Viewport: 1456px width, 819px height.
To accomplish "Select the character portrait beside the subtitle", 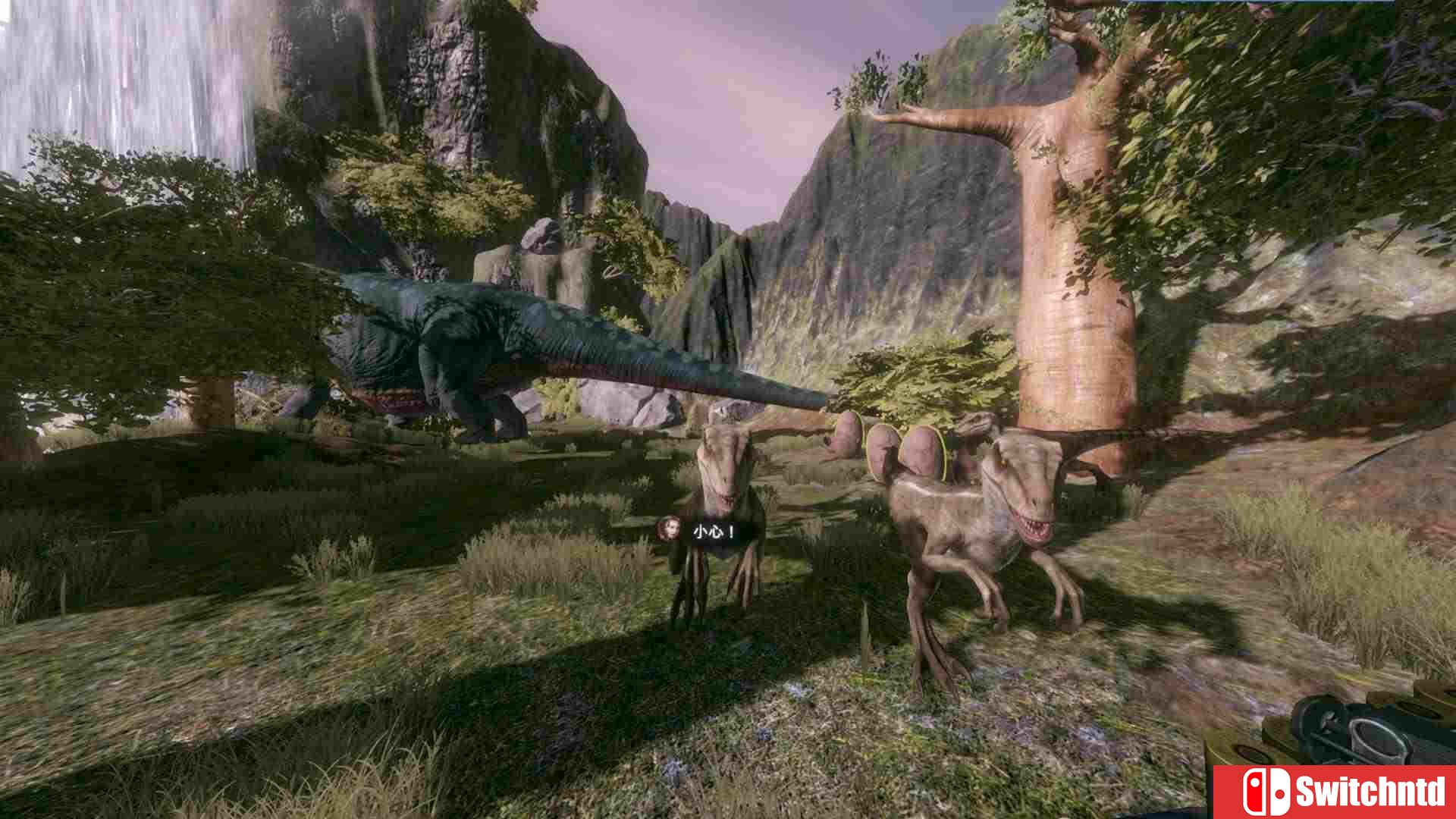I will [668, 529].
